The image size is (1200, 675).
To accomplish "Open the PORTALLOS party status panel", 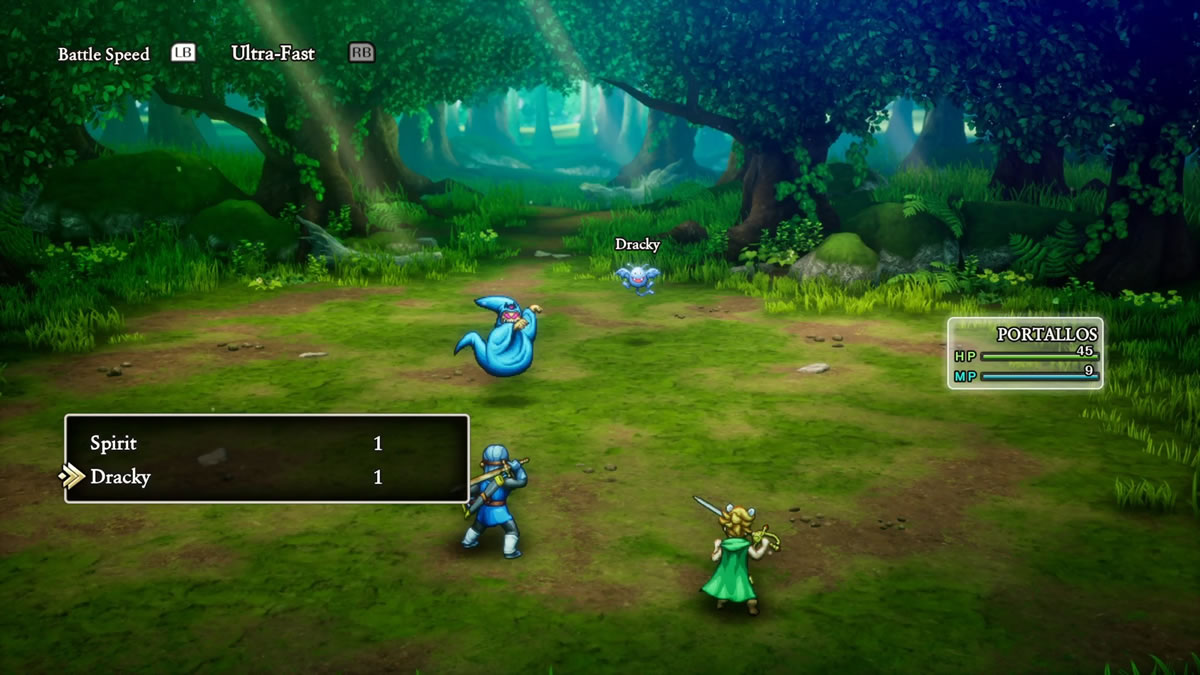I will click(x=1025, y=353).
